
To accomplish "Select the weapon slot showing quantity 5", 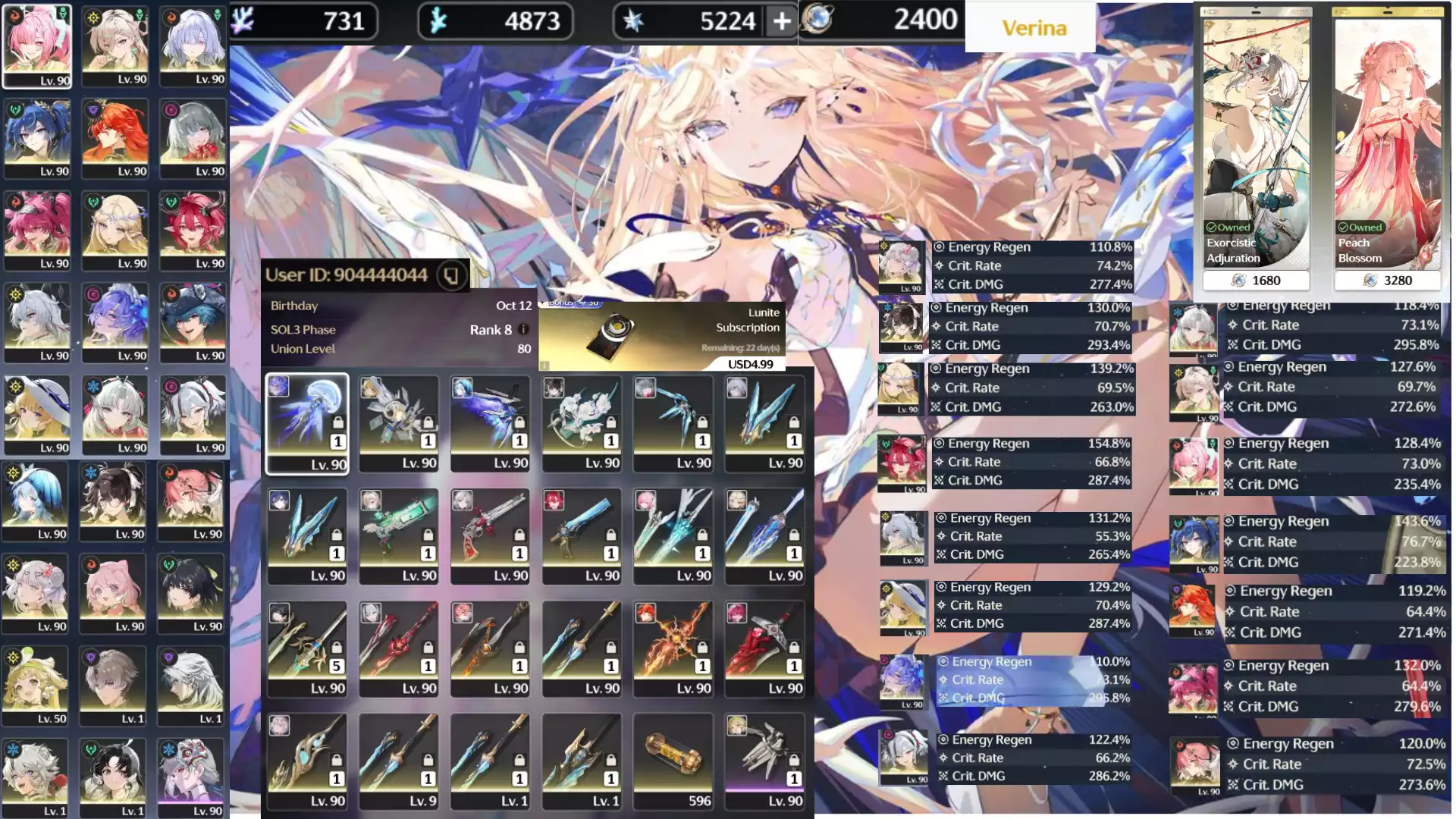I will coord(307,649).
